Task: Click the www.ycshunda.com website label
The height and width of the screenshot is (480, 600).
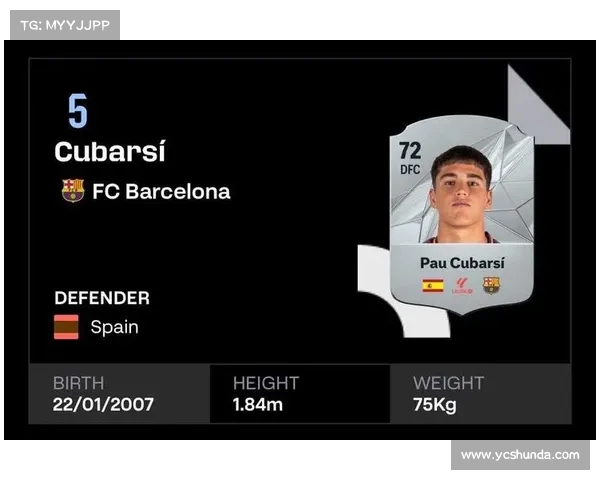Action: 520,455
